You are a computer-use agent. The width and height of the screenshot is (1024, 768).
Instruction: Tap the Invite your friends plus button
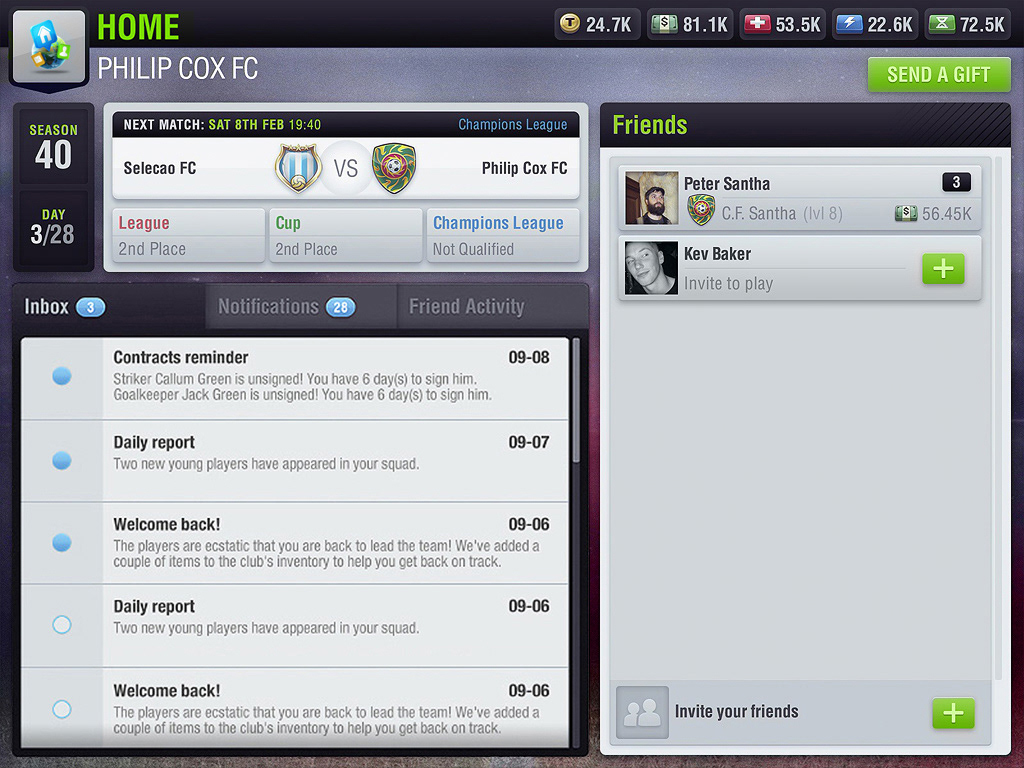(953, 713)
